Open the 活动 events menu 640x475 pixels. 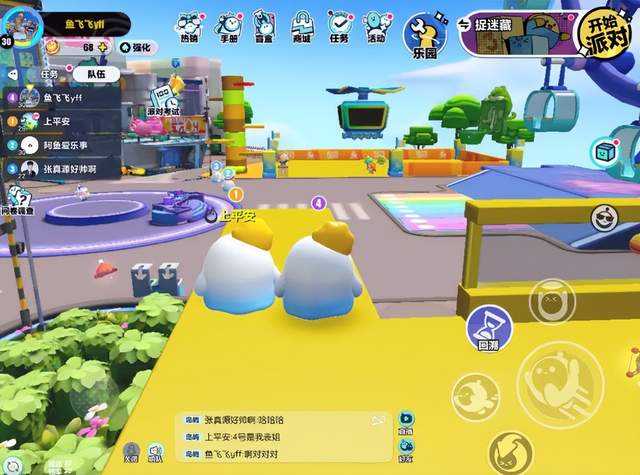click(376, 27)
